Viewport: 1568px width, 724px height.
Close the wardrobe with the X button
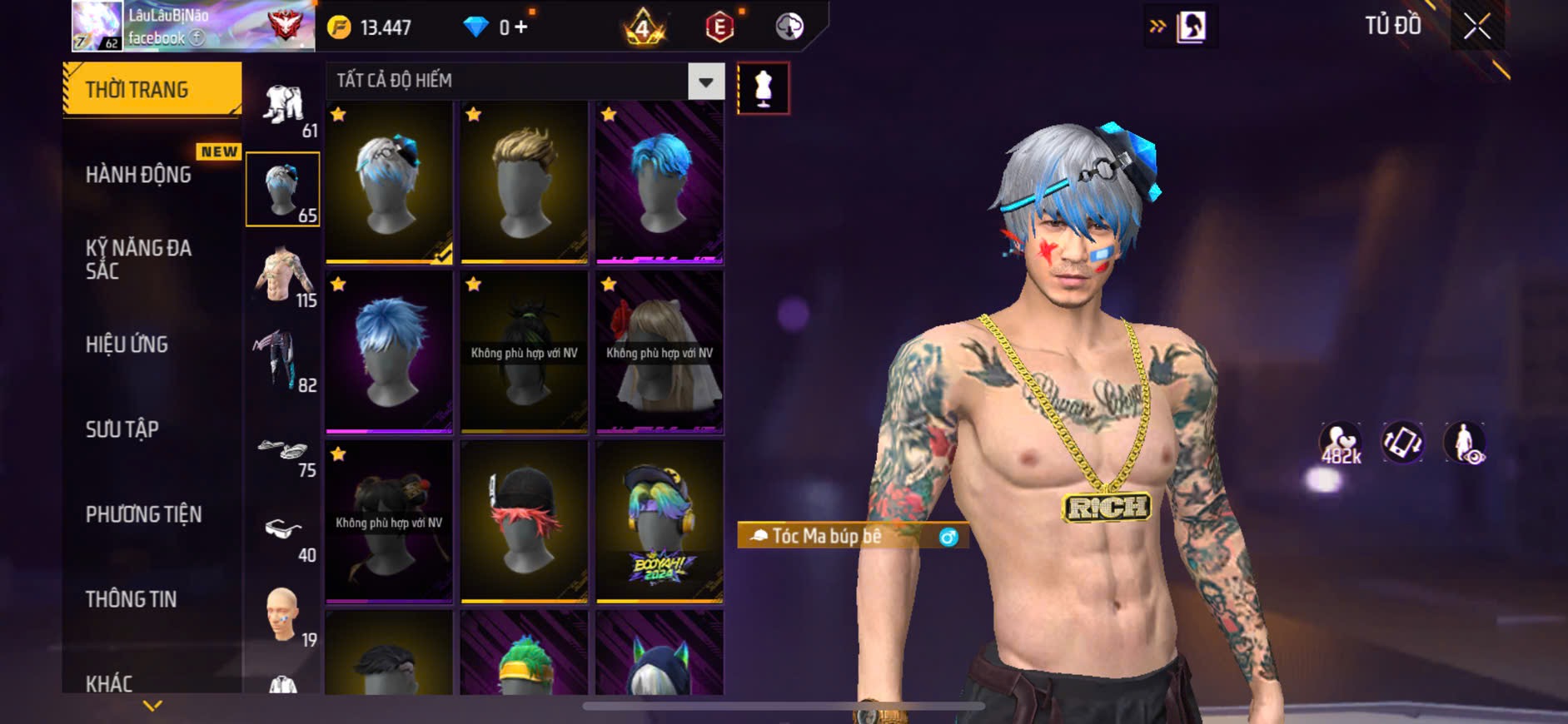click(1477, 27)
